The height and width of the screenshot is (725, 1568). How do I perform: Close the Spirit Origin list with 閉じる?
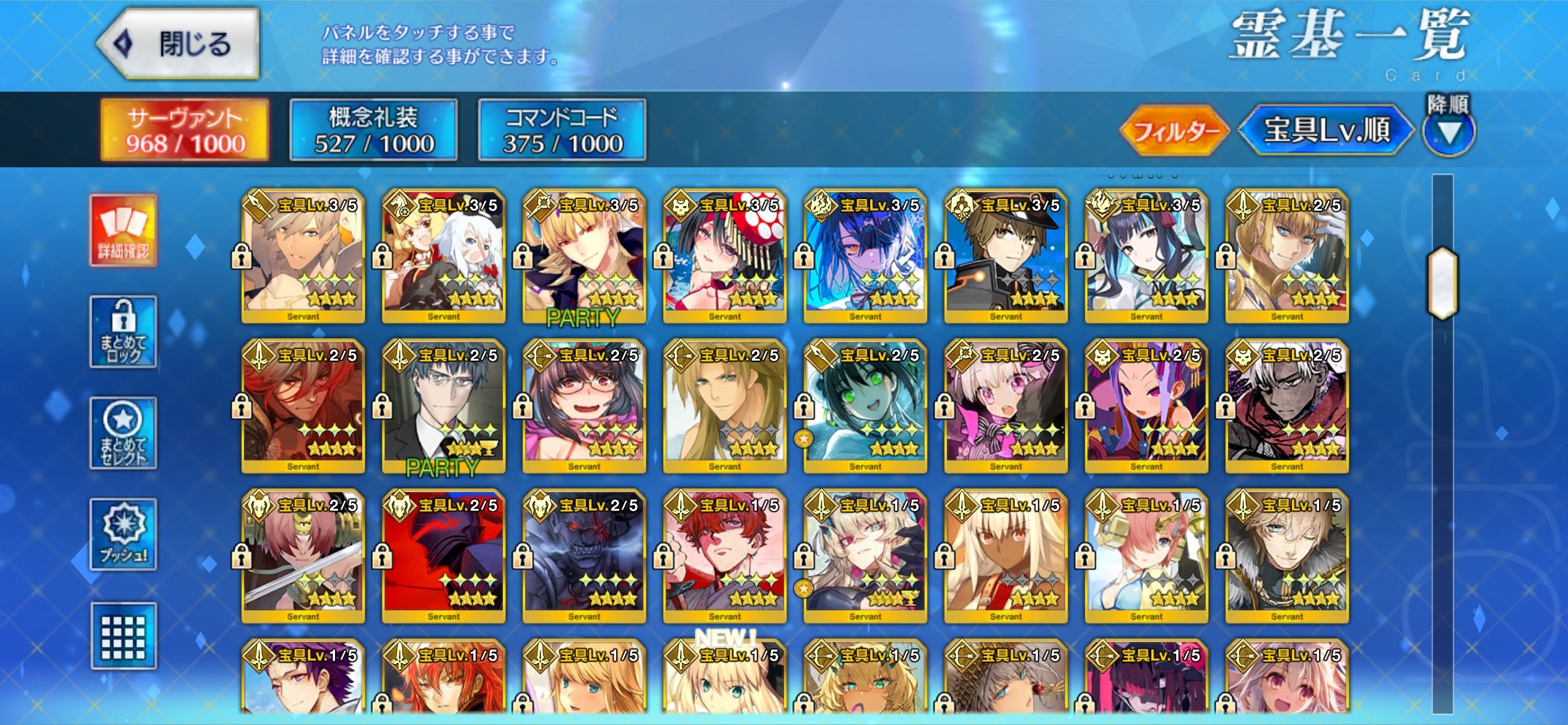tap(178, 44)
